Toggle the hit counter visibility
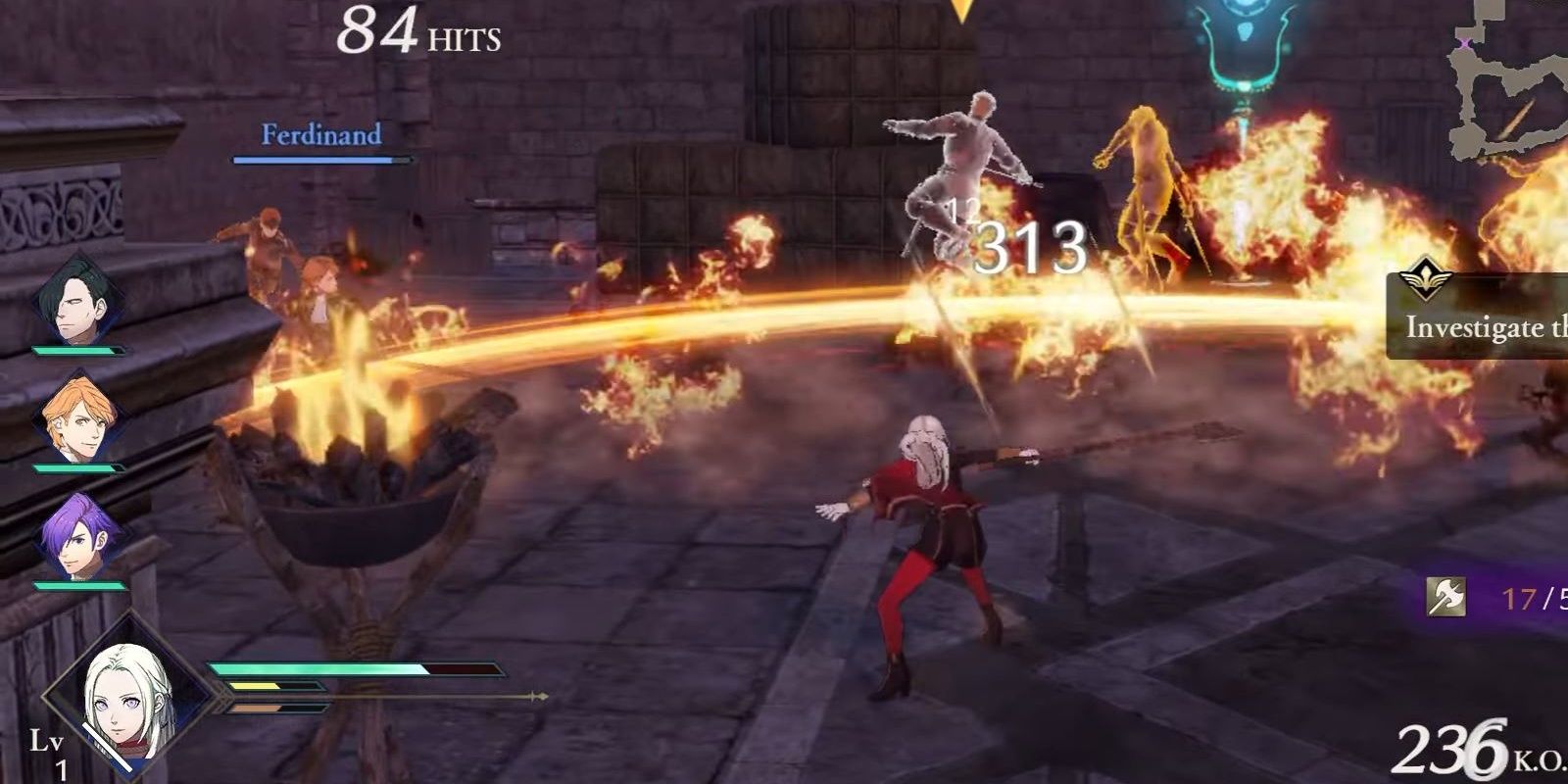The width and height of the screenshot is (1568, 784). 419,31
